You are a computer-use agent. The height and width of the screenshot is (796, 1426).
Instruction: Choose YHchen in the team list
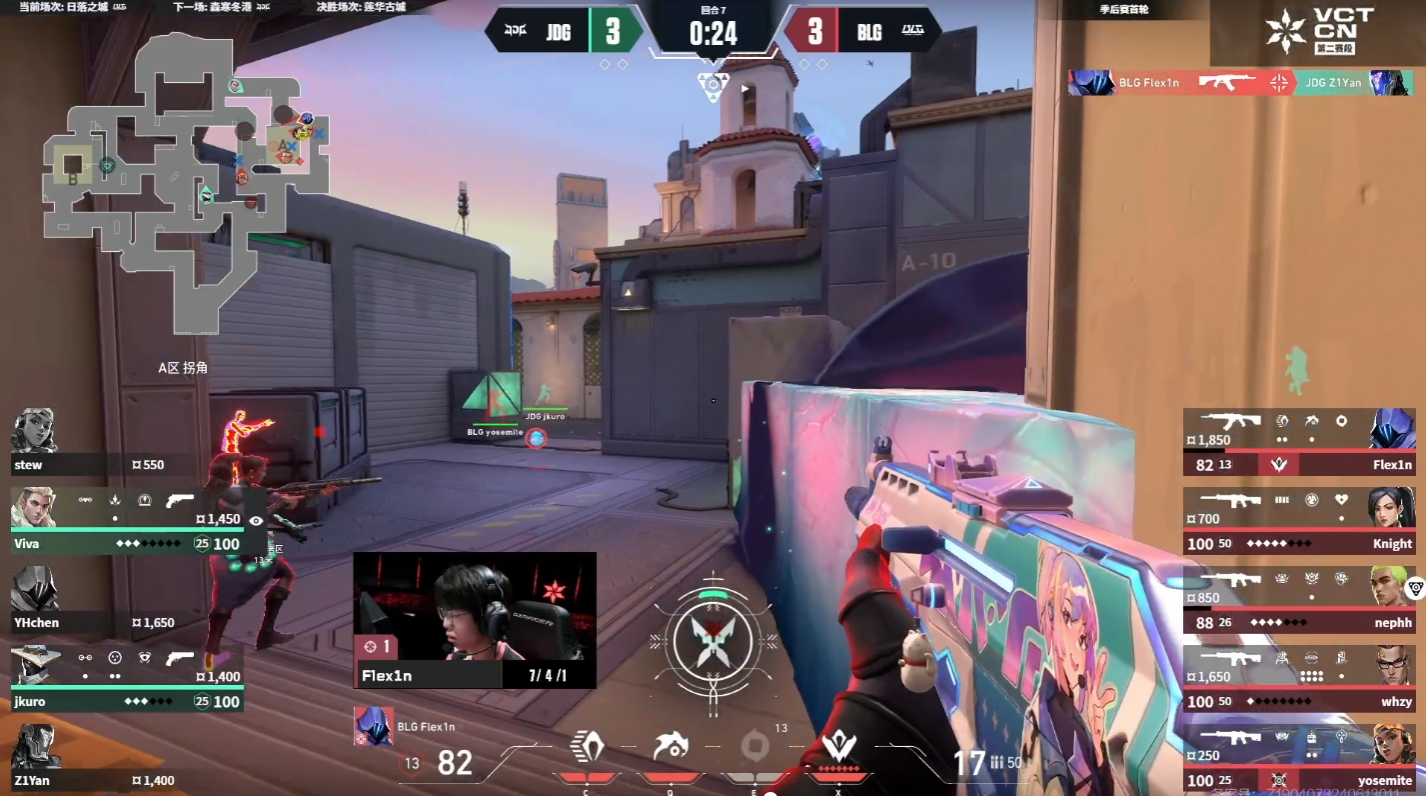pyautogui.click(x=90, y=600)
